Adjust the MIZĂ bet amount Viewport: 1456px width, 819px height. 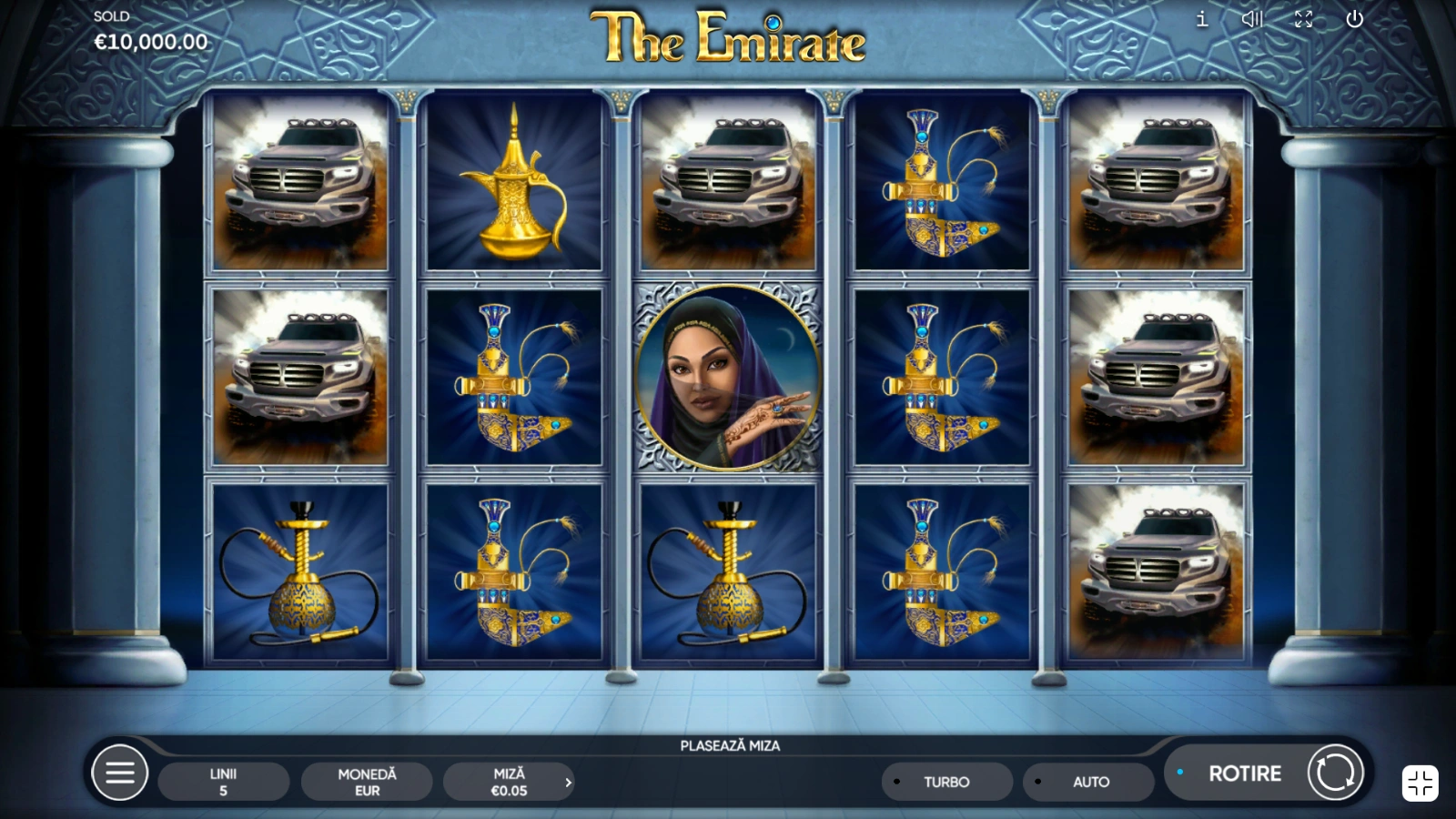click(x=510, y=782)
